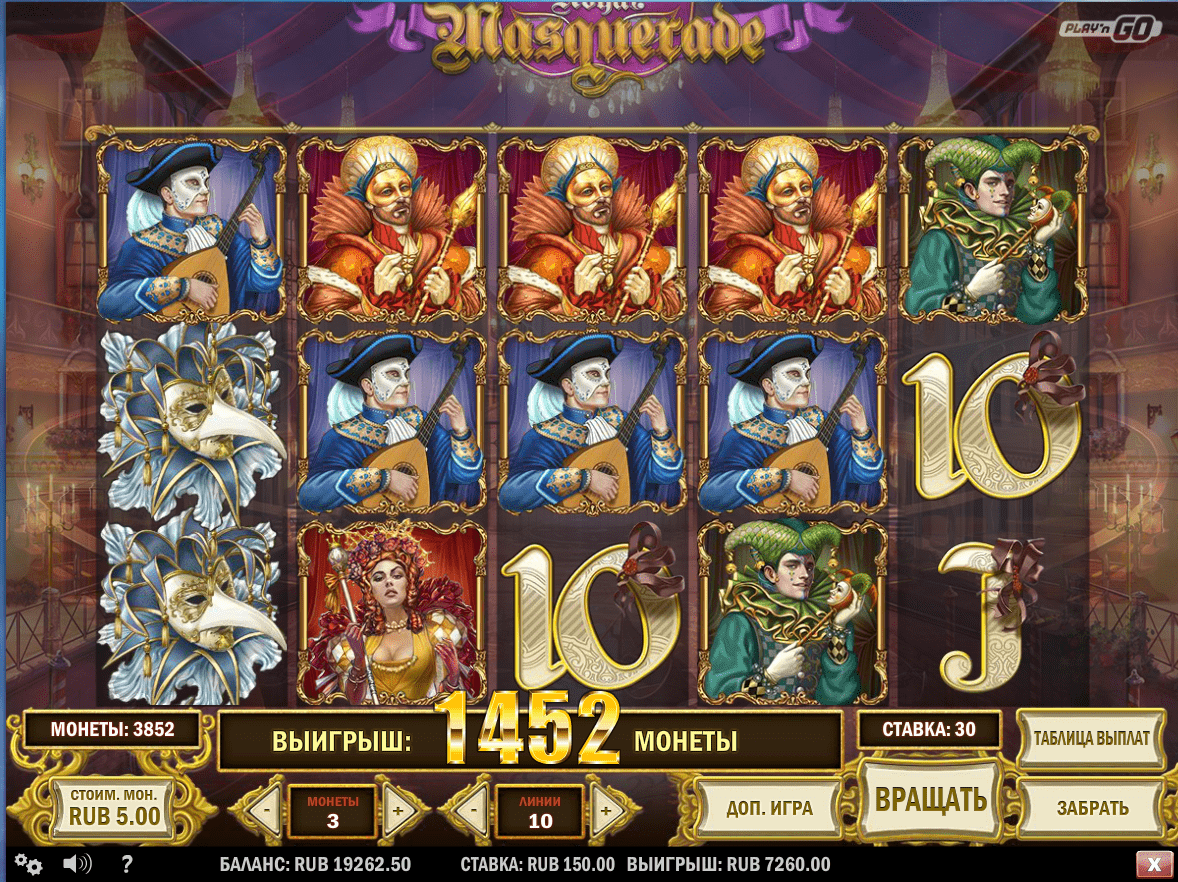This screenshot has width=1178, height=882.
Task: Close the game with the red X
Action: tap(1154, 864)
